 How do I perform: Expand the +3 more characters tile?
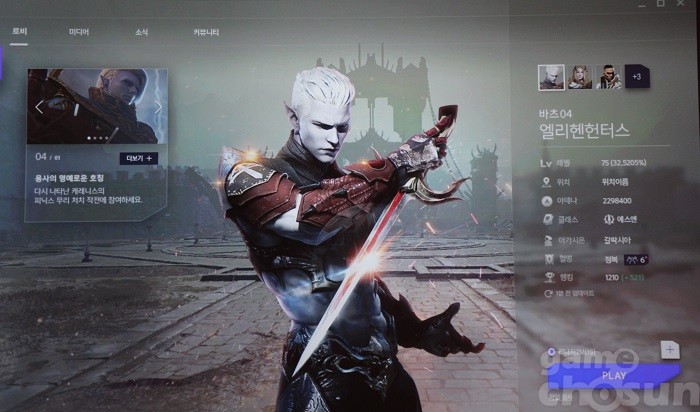637,77
